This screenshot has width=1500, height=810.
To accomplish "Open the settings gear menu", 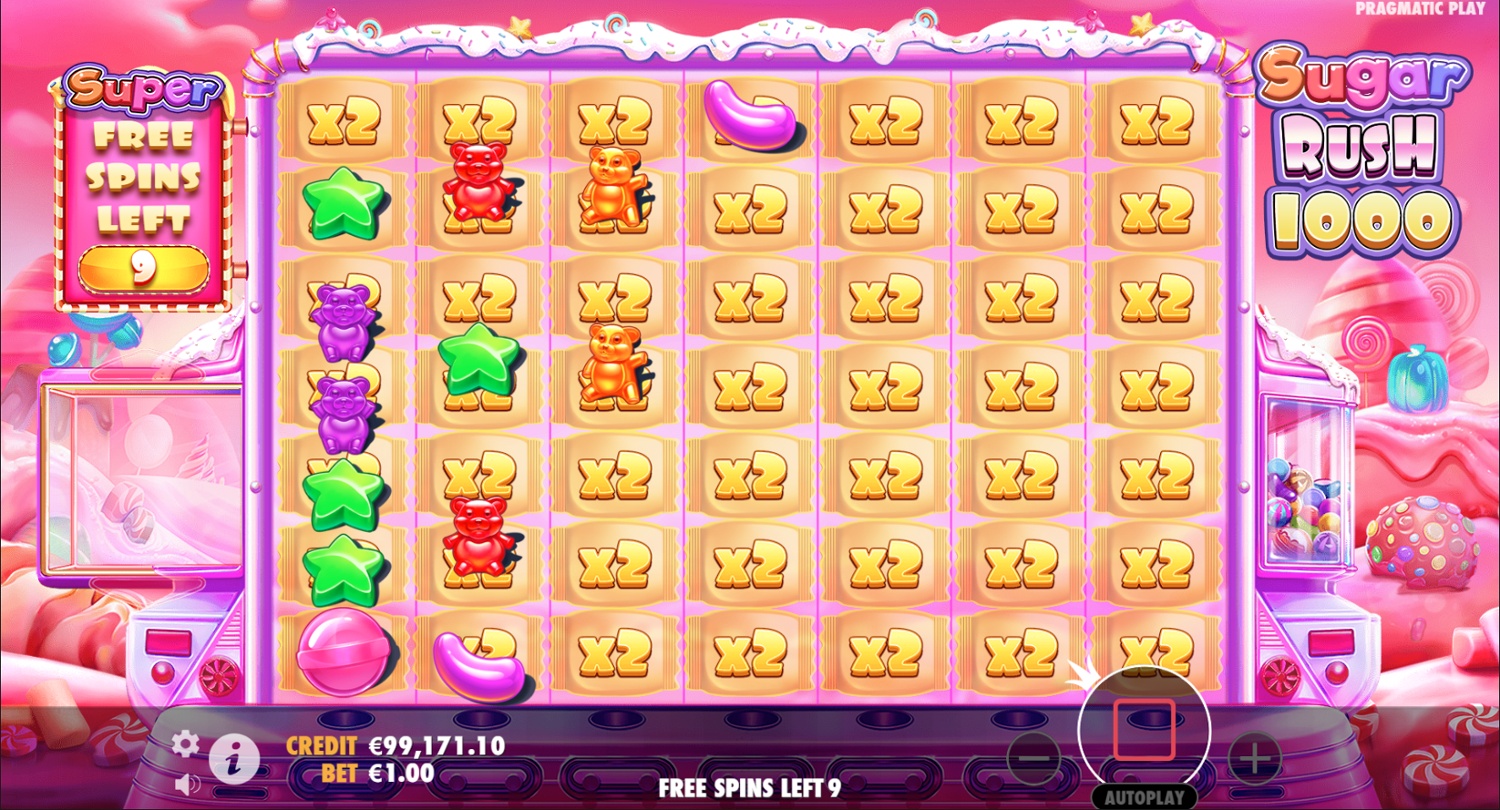I will pyautogui.click(x=185, y=744).
